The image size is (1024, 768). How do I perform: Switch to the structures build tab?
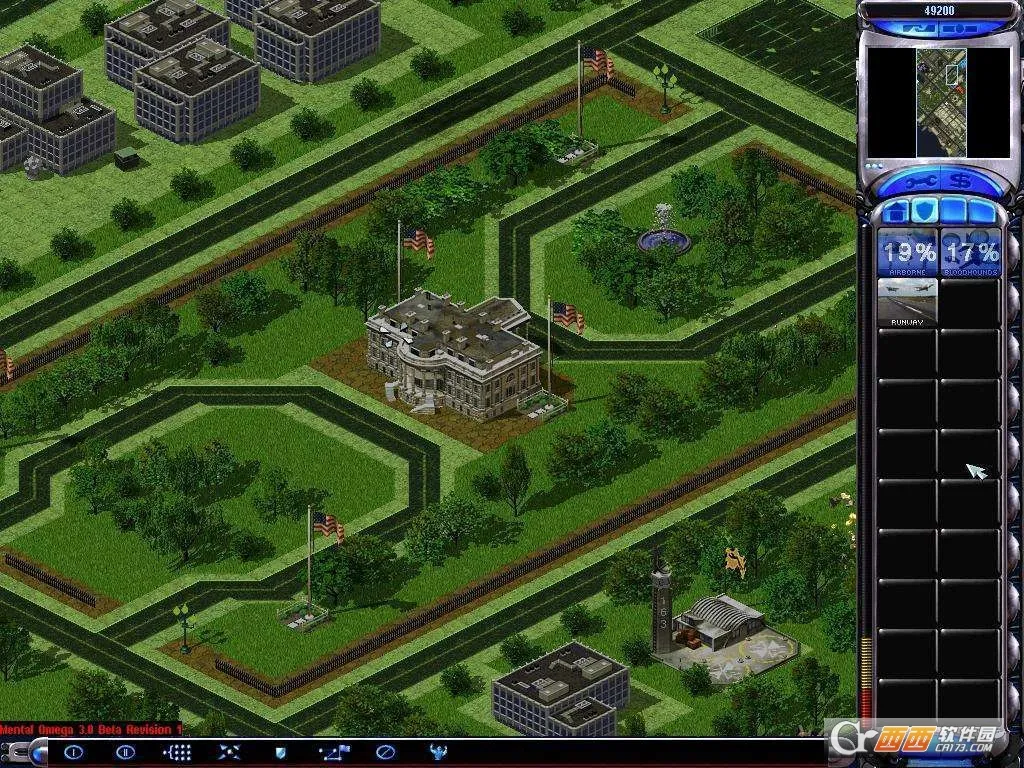pyautogui.click(x=897, y=212)
